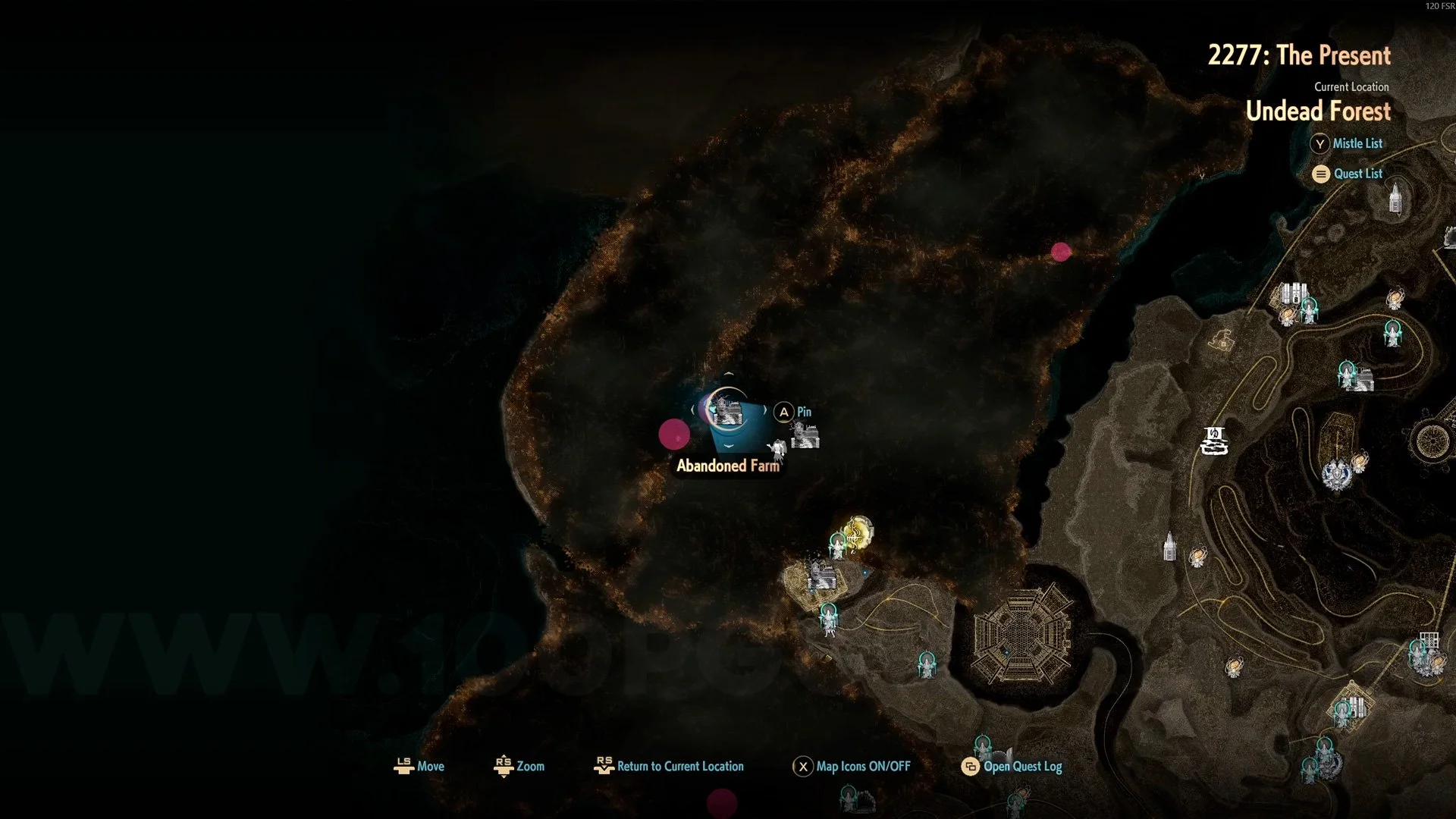Select the large pink circle beside Abandoned Farm
Image resolution: width=1456 pixels, height=819 pixels.
[x=674, y=435]
